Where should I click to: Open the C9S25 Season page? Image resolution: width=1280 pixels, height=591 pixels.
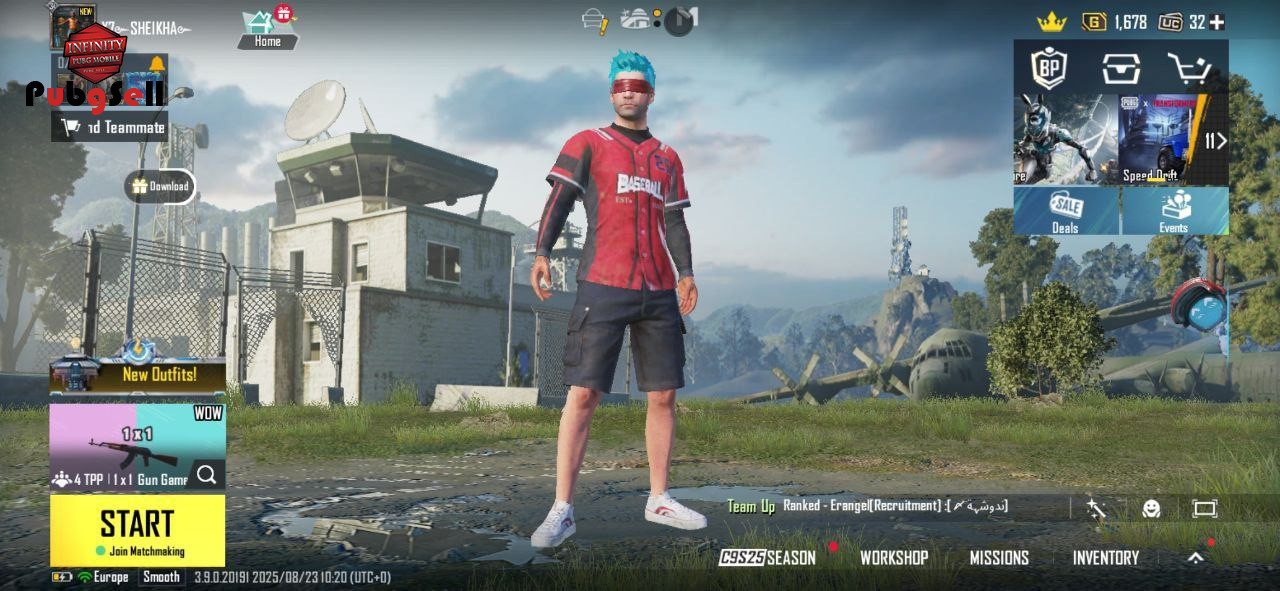tap(767, 558)
